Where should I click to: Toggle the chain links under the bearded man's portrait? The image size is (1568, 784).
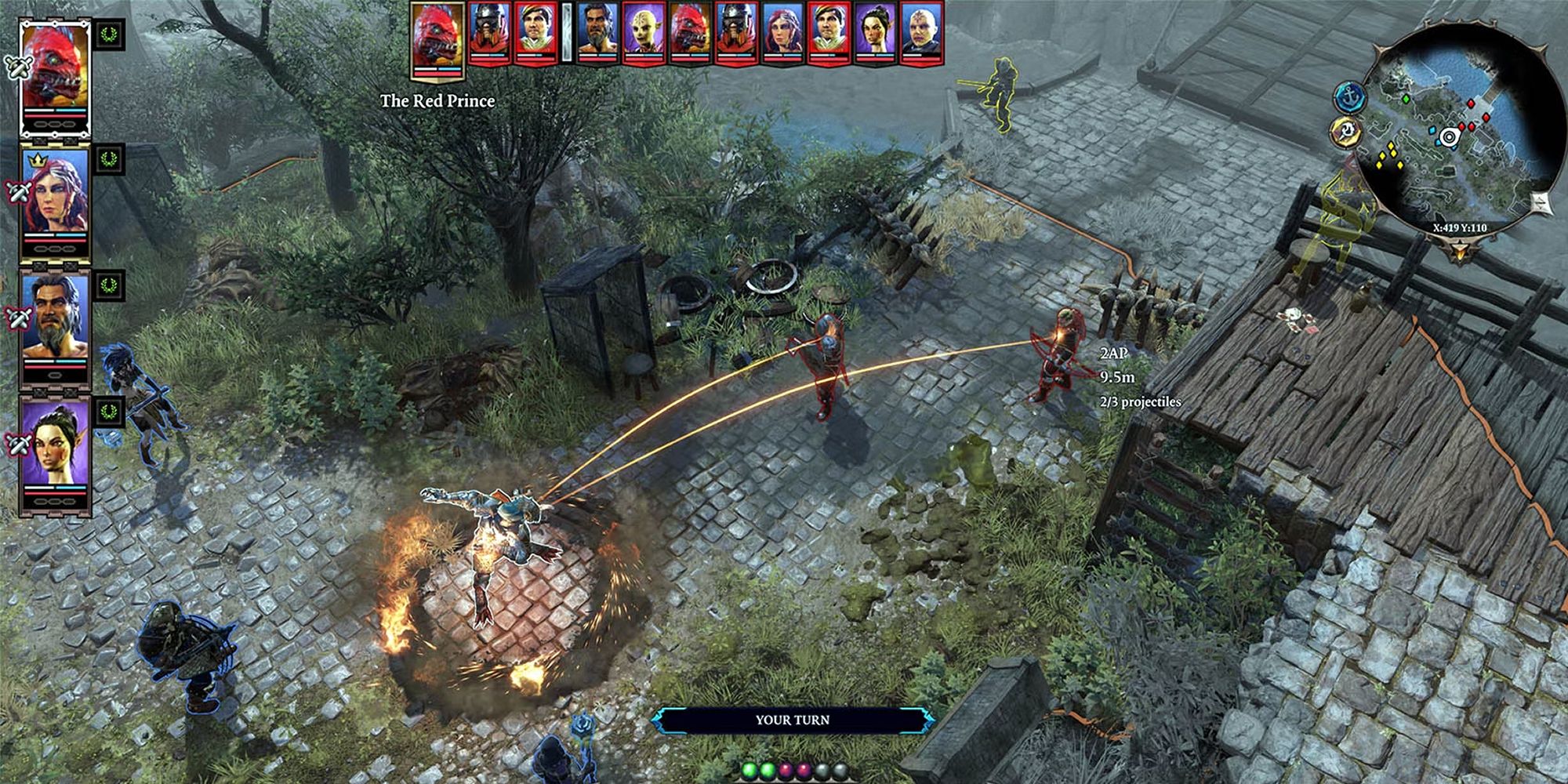(56, 373)
